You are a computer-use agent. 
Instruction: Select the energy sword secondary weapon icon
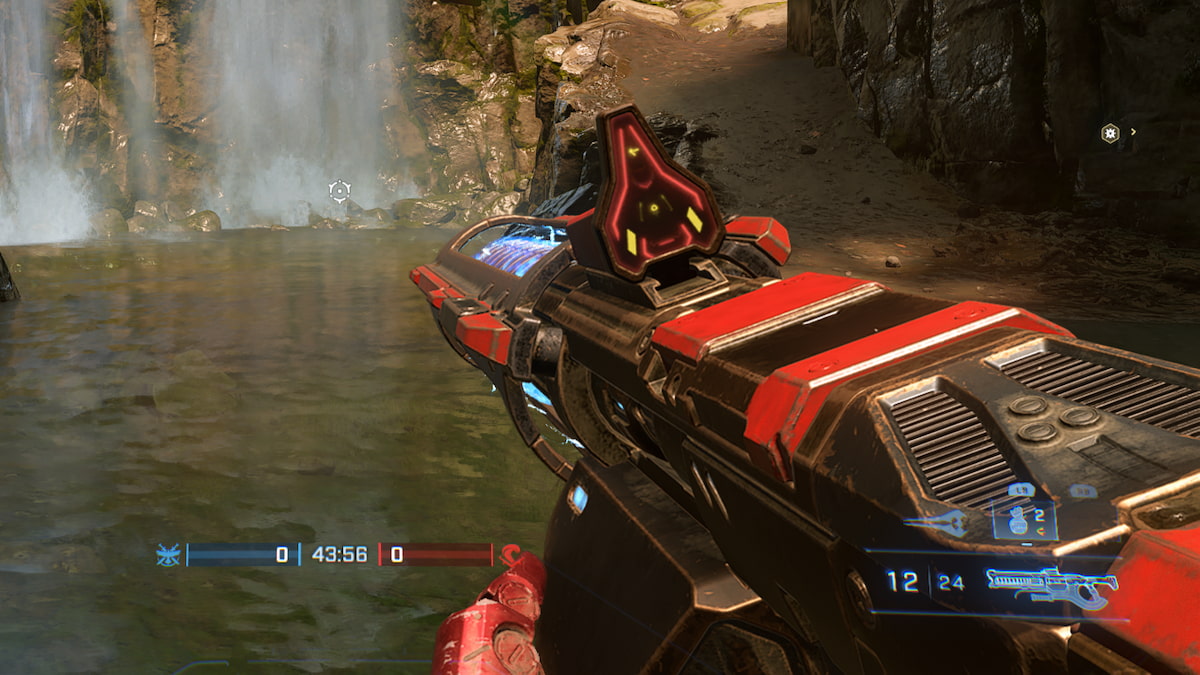pyautogui.click(x=937, y=522)
